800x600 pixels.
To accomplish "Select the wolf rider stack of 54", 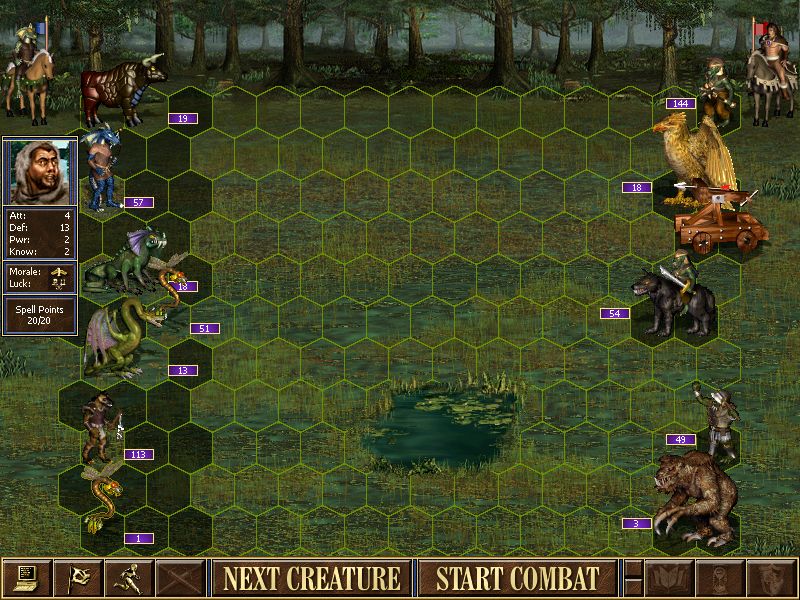I will 670,300.
